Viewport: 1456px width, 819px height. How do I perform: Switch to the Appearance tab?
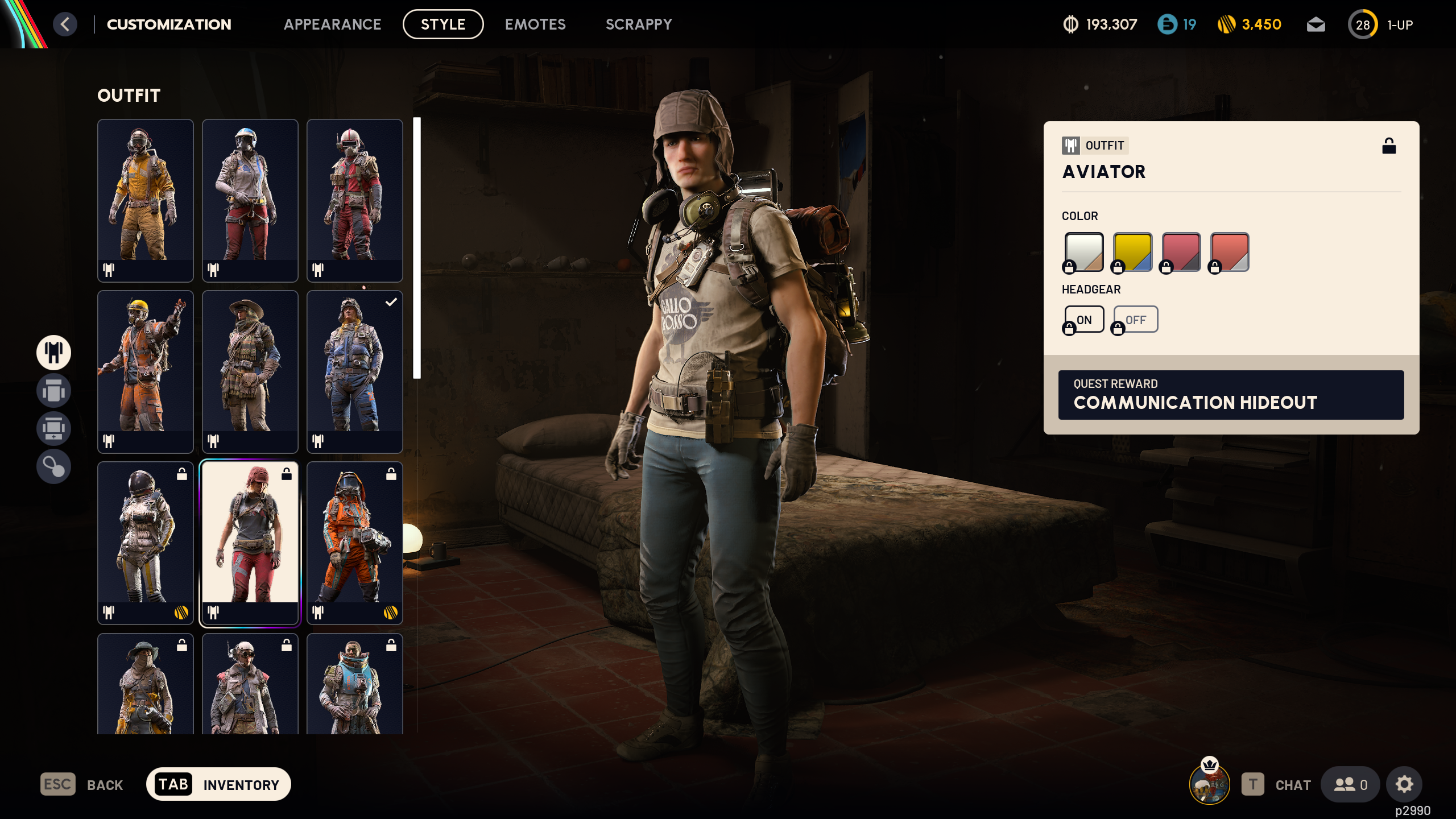pos(333,24)
